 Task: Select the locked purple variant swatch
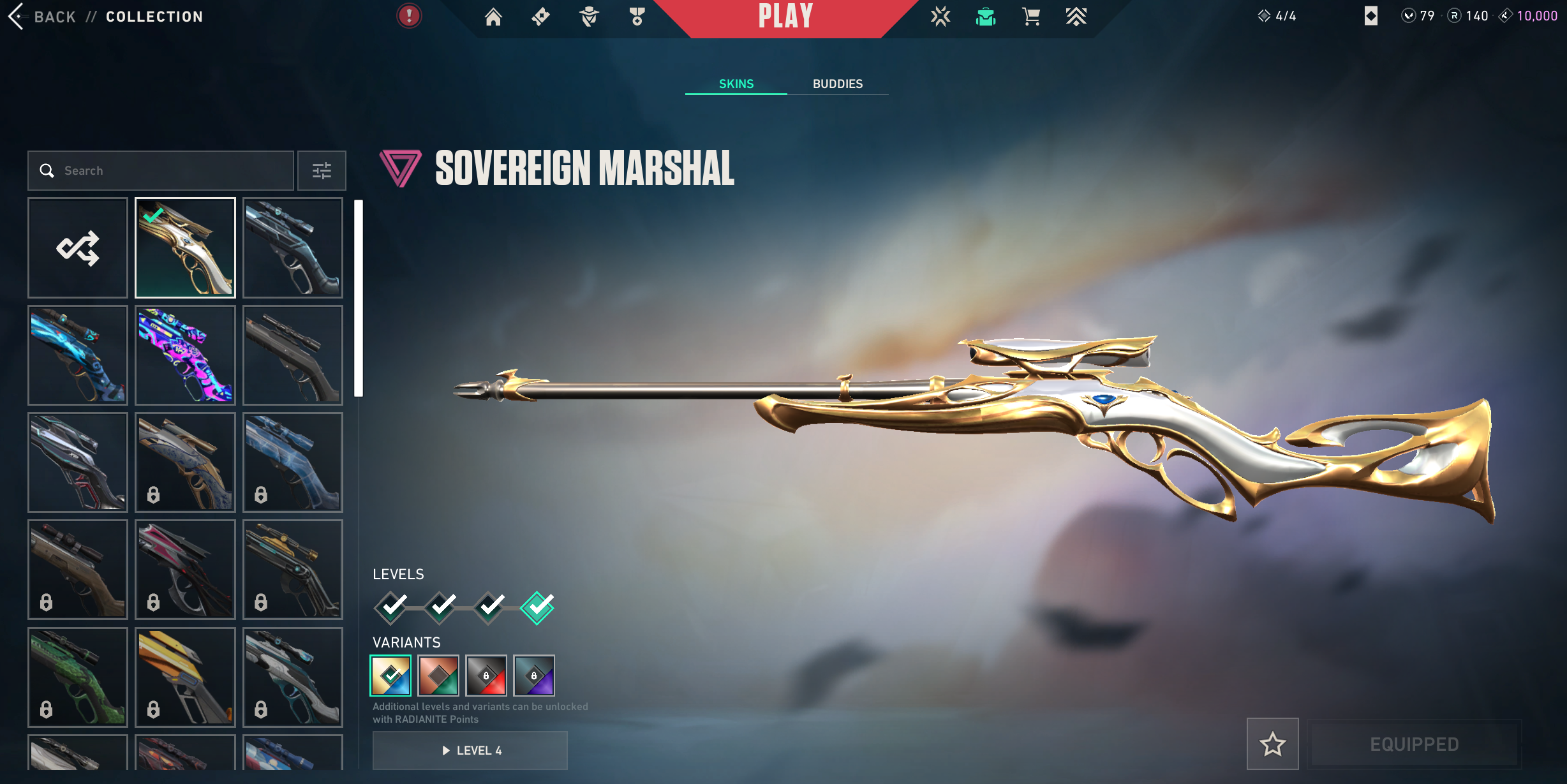534,676
